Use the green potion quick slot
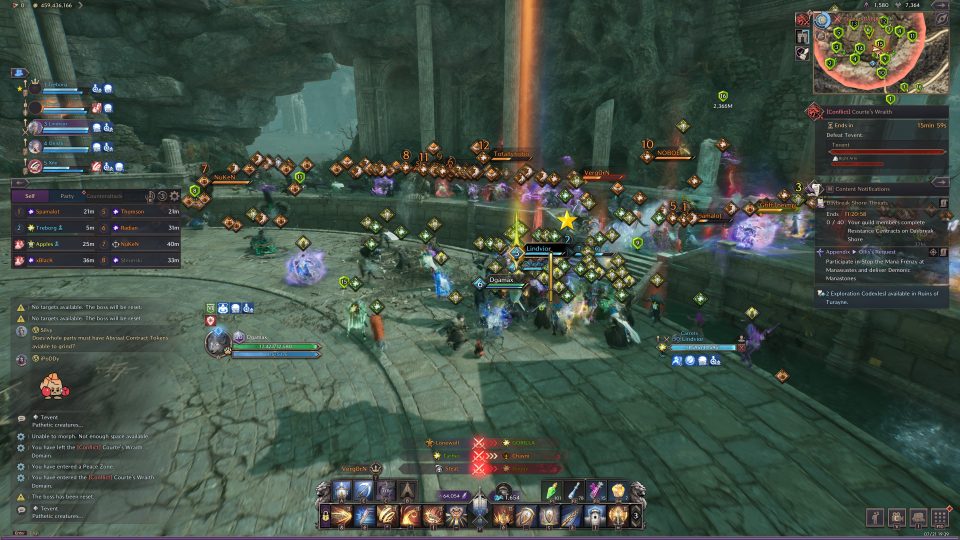960x540 pixels. point(553,490)
